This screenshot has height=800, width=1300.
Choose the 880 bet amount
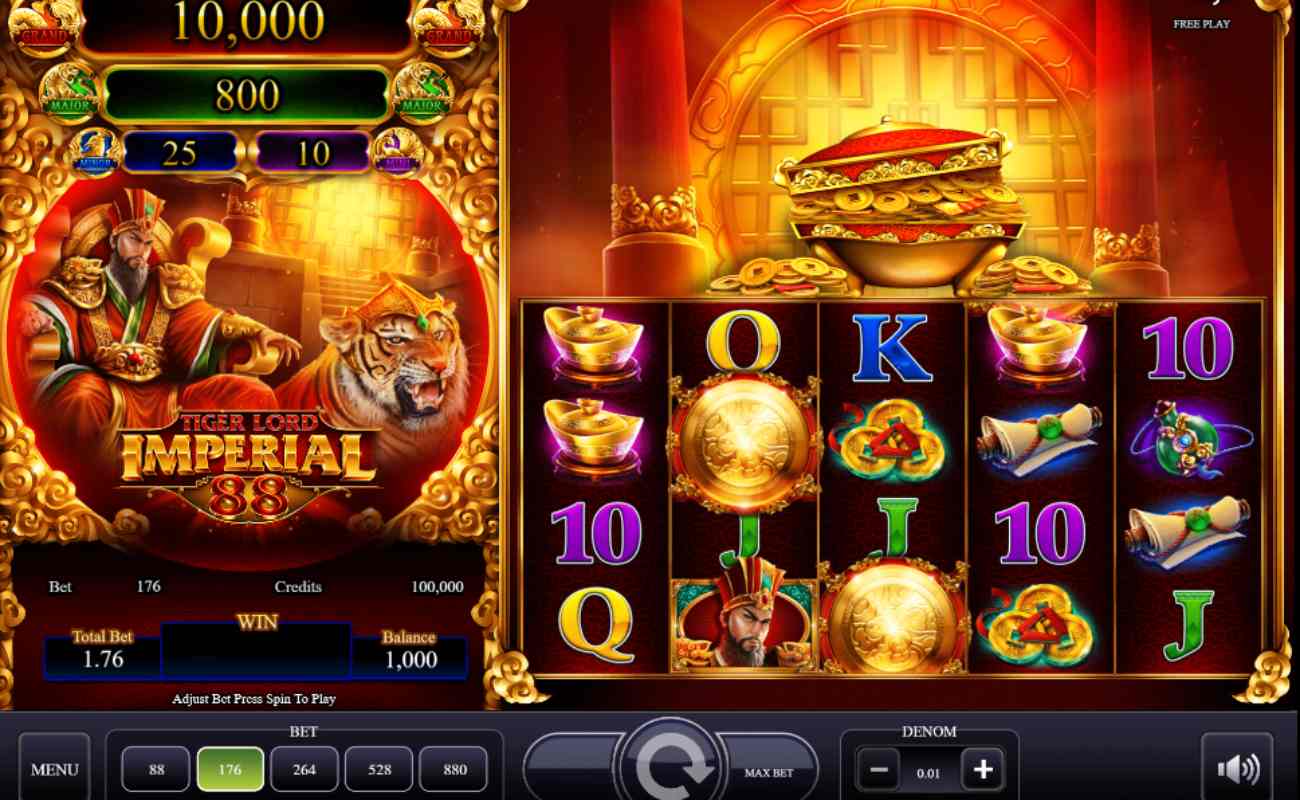454,768
